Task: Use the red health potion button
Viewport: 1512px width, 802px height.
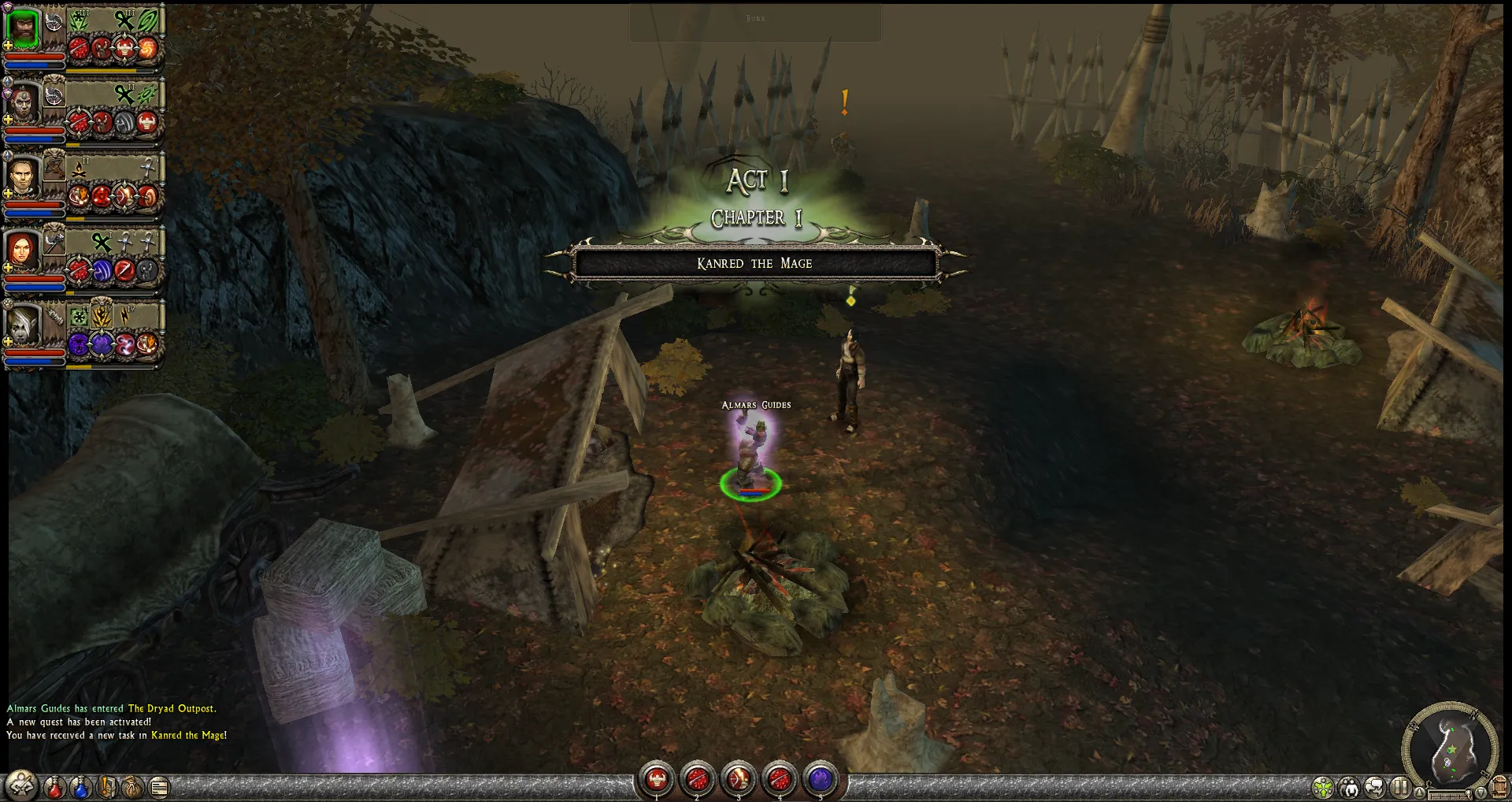Action: pos(54,786)
